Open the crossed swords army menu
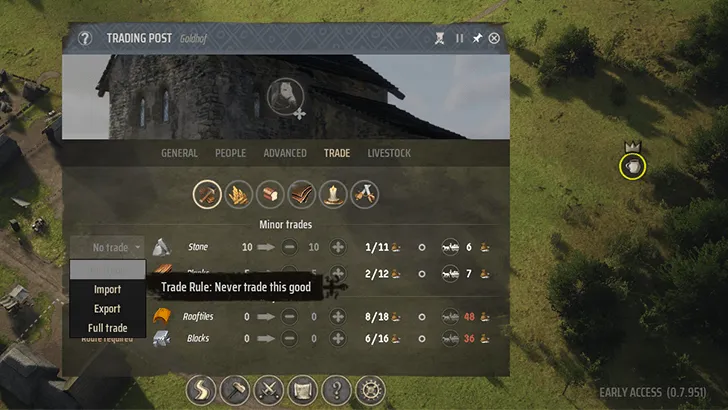Image resolution: width=728 pixels, height=410 pixels. click(269, 390)
